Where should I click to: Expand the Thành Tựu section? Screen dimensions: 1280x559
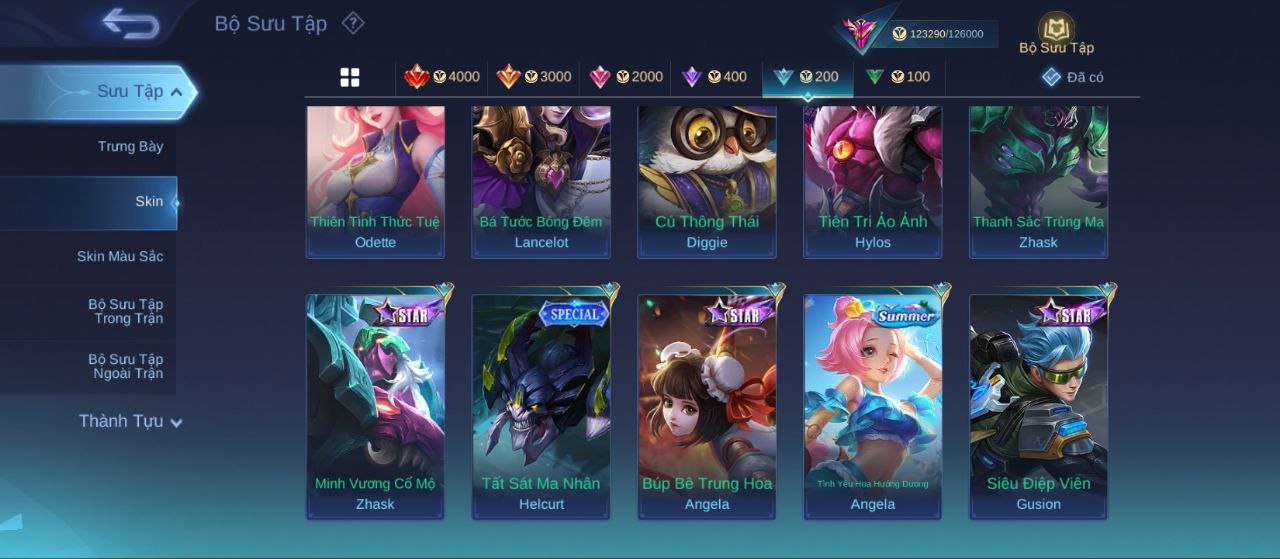[130, 421]
